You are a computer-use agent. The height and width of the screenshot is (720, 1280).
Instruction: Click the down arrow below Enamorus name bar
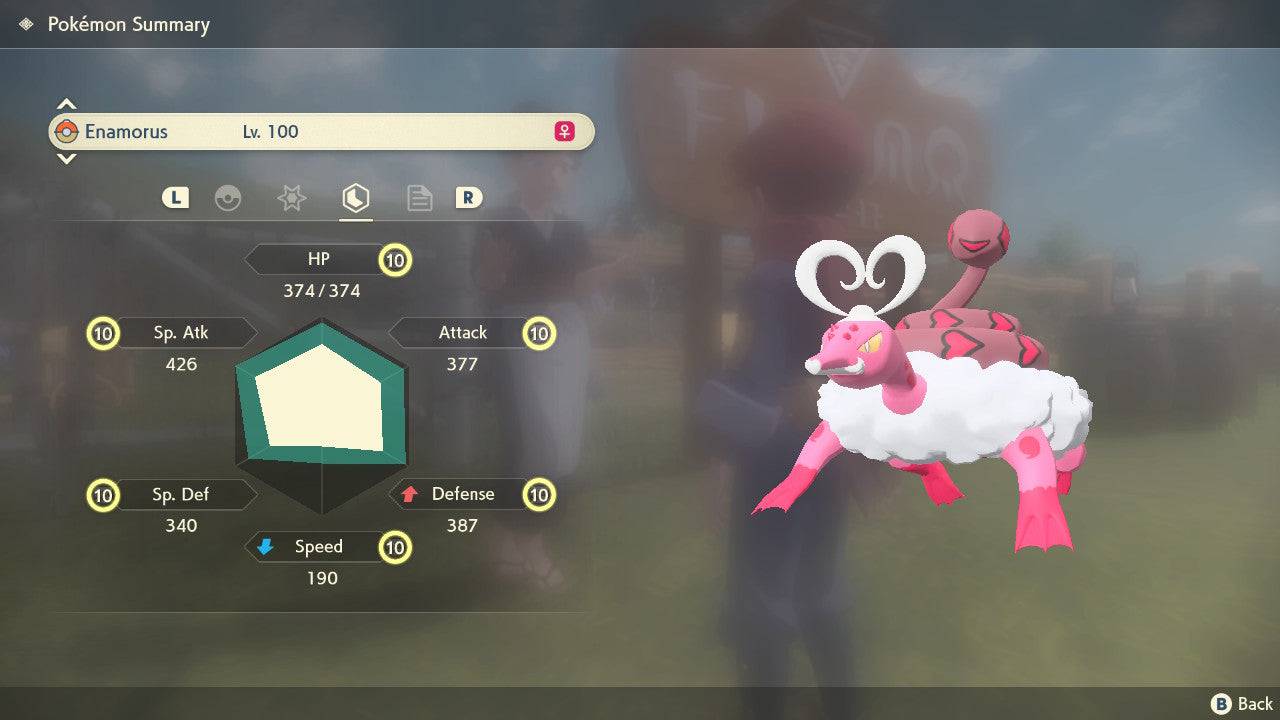tap(66, 158)
